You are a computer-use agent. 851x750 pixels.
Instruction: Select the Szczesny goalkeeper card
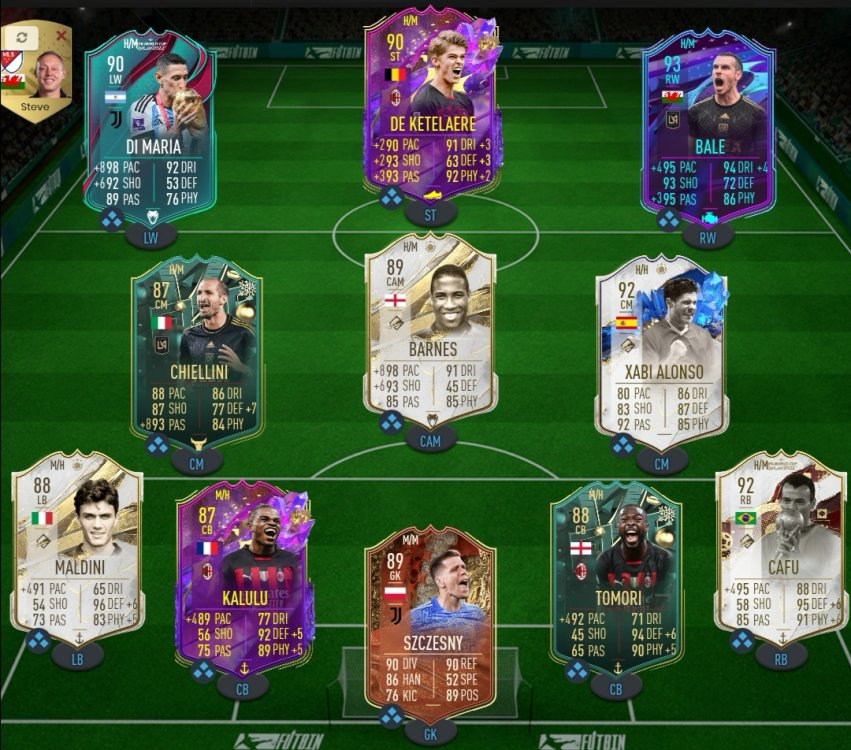[x=430, y=613]
